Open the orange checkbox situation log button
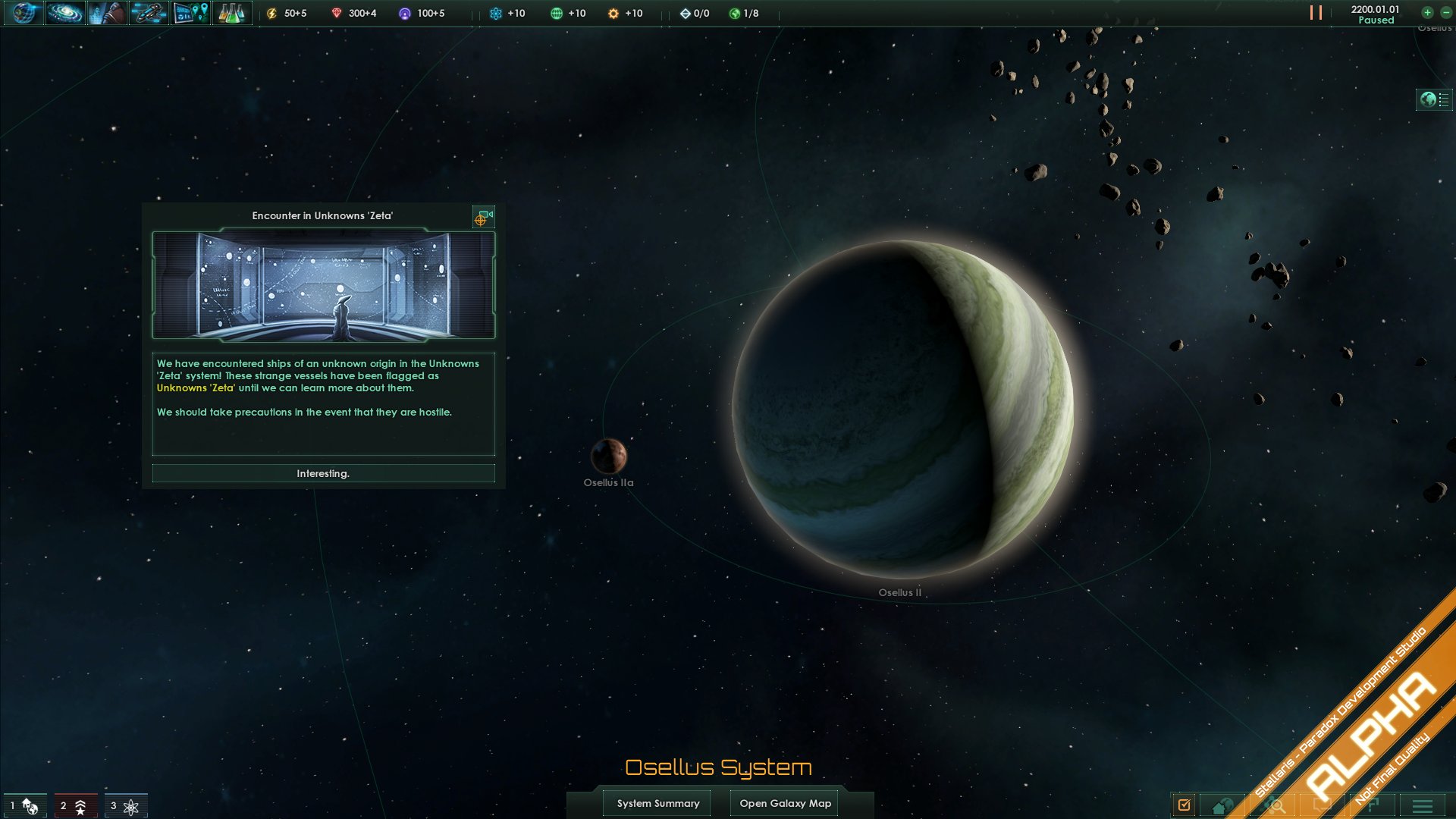 tap(1185, 805)
